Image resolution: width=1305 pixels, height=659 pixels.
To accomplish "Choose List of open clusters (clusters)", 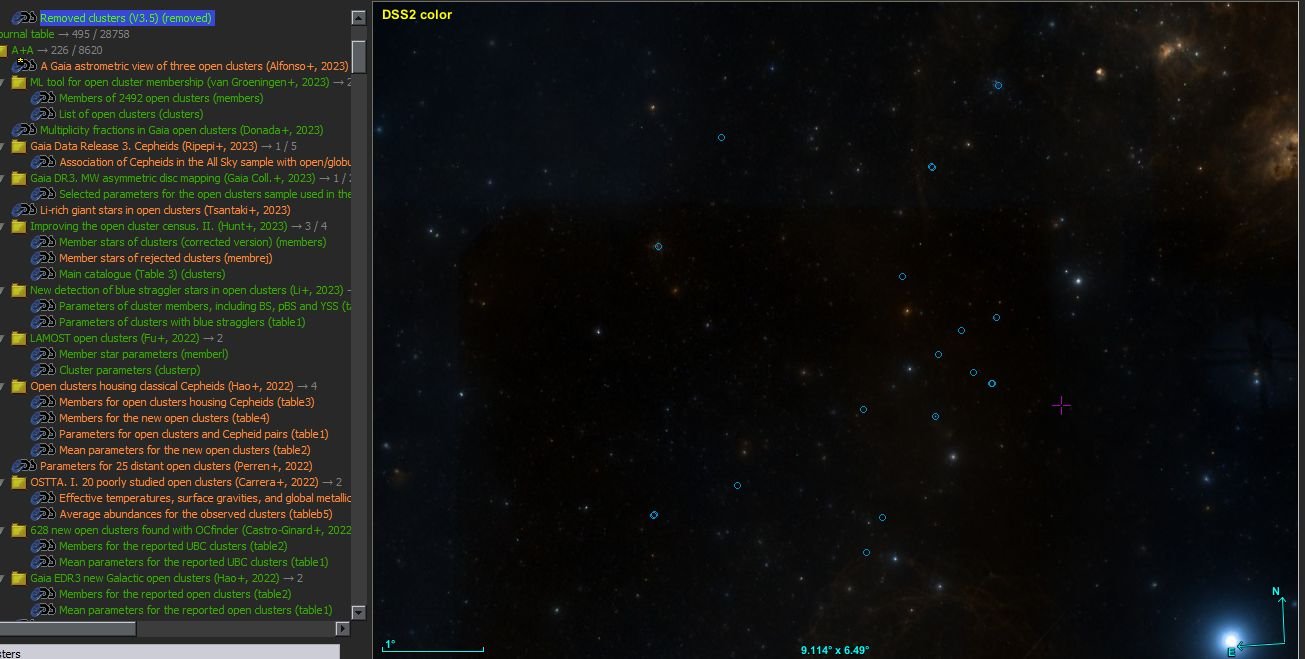I will [130, 114].
